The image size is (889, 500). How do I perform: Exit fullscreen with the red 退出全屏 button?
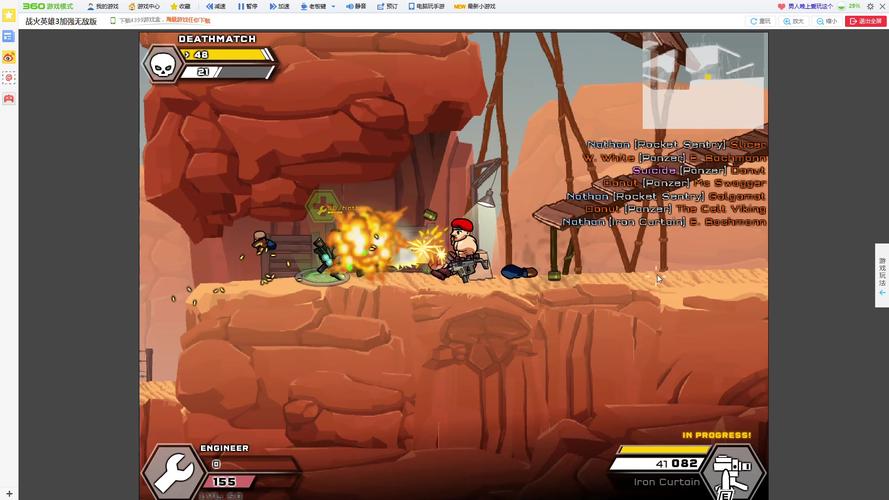tap(866, 20)
